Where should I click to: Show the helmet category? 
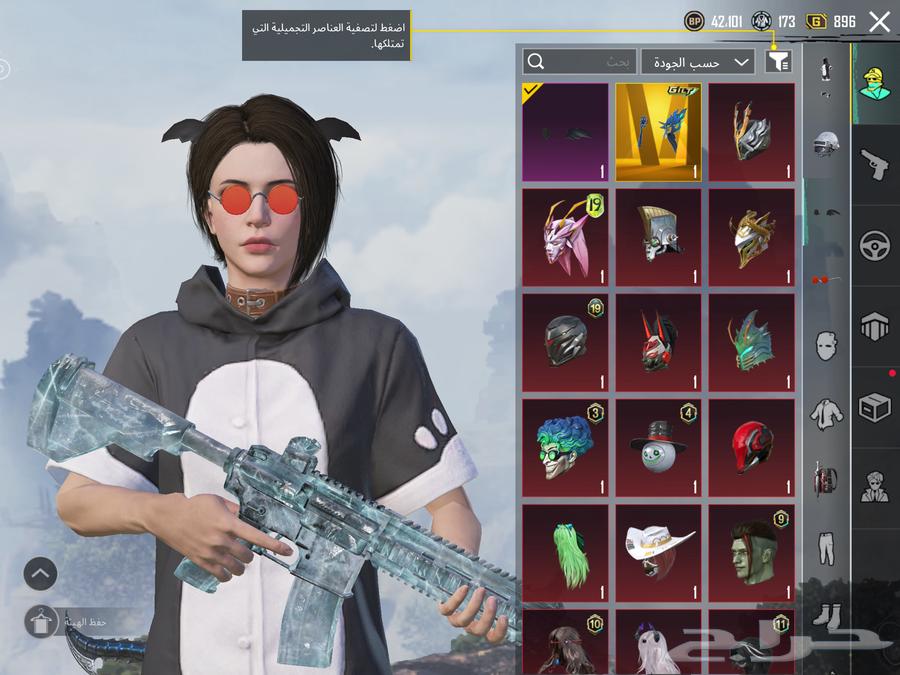point(826,143)
